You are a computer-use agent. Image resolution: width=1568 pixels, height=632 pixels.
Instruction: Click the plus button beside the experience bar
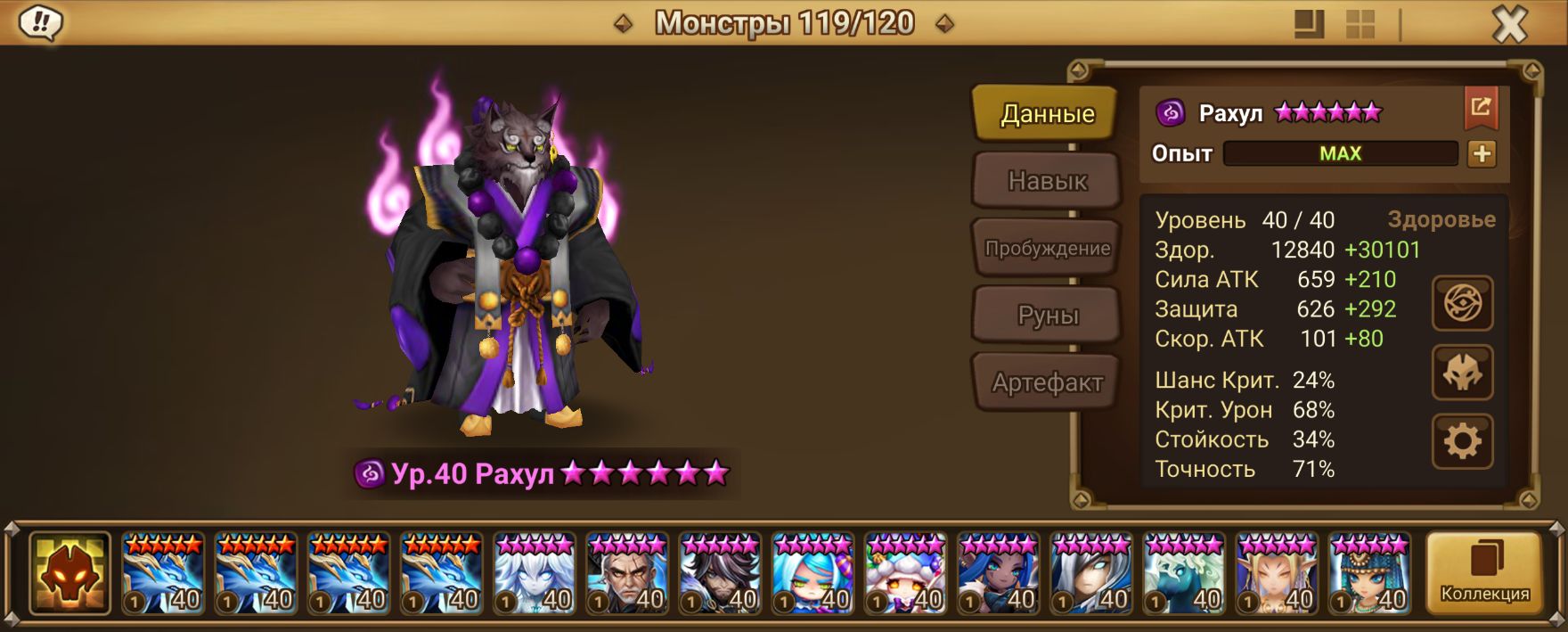tap(1482, 153)
